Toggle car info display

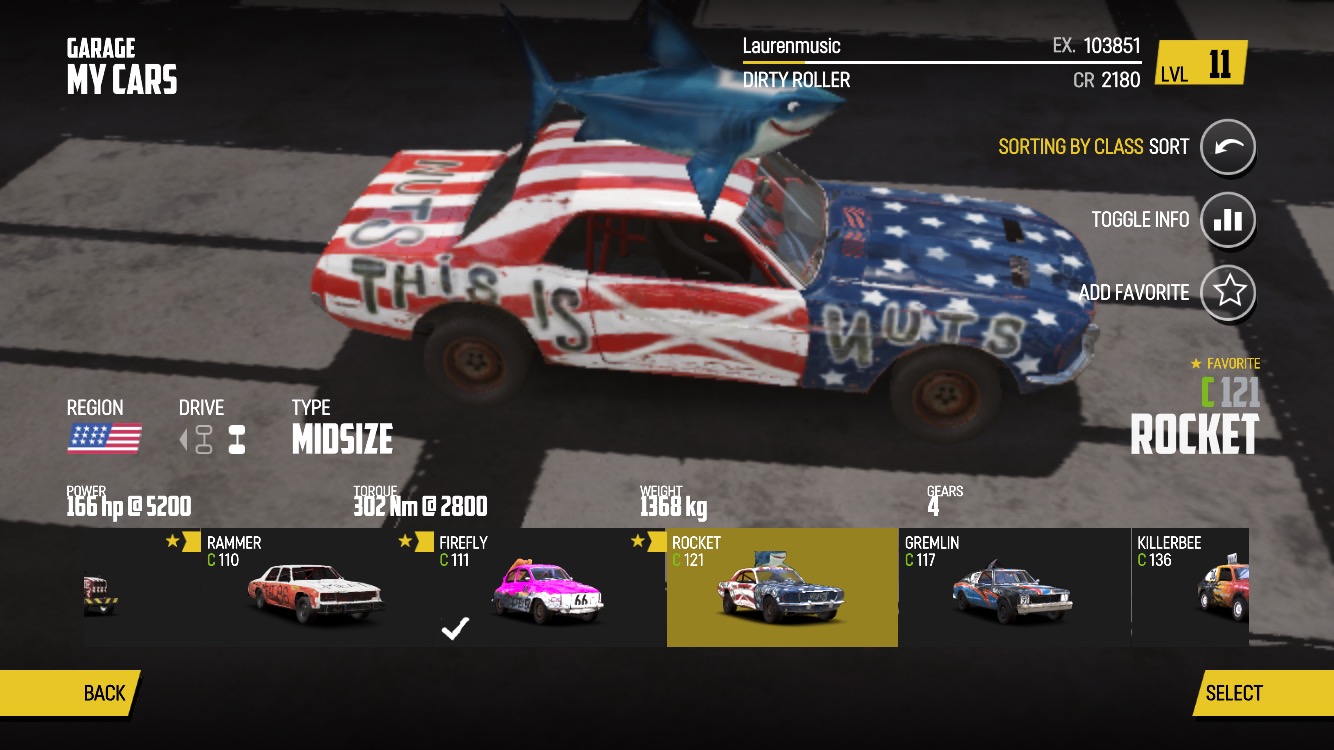click(1227, 220)
